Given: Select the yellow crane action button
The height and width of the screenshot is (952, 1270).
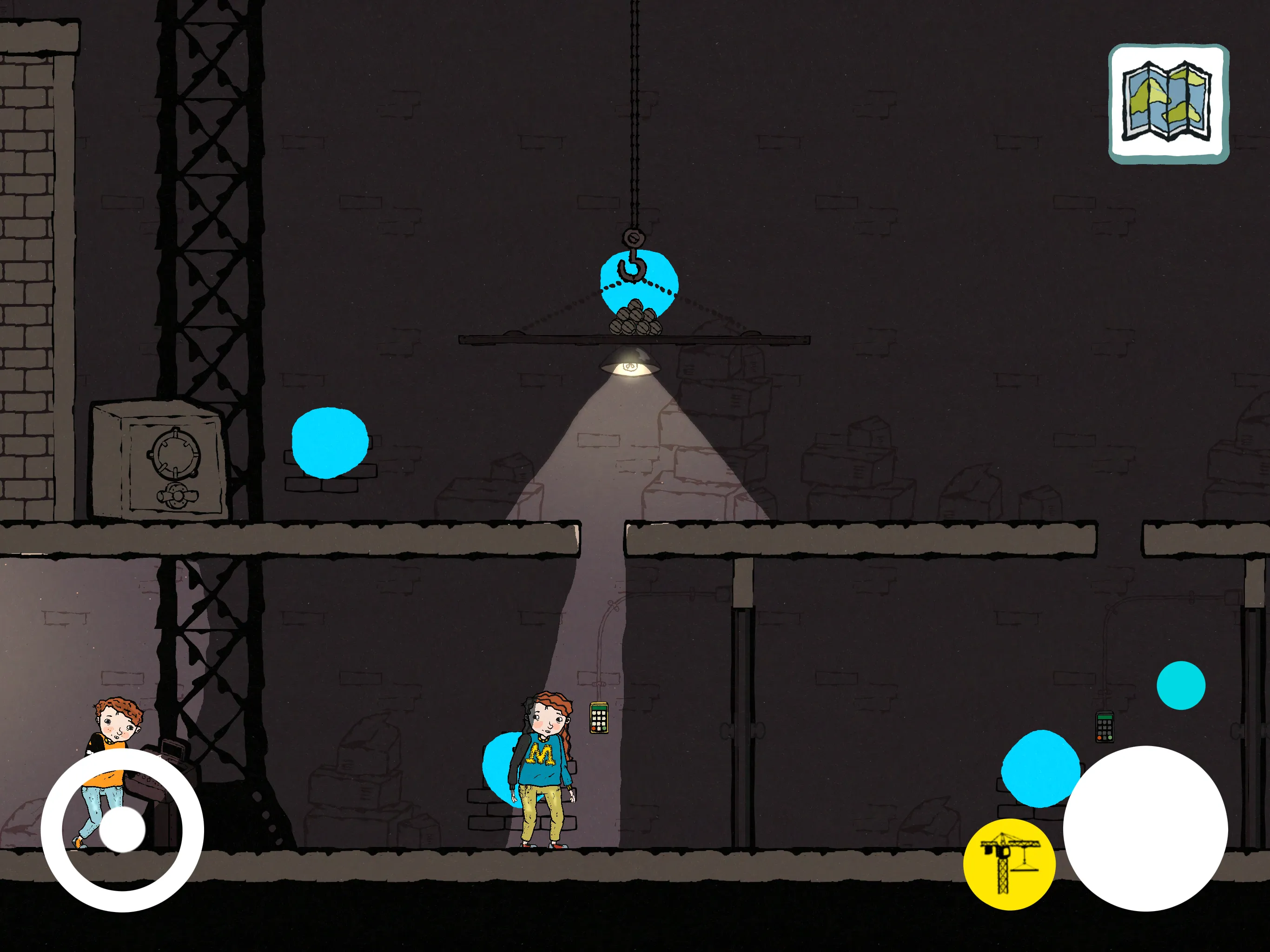Looking at the screenshot, I should point(1011,863).
